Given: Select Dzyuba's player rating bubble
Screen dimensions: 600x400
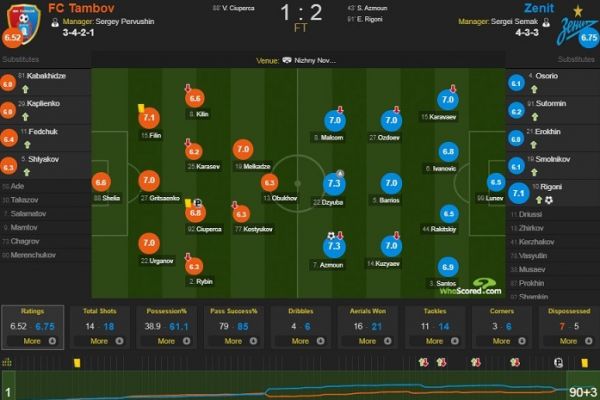Looking at the screenshot, I should pos(334,184).
